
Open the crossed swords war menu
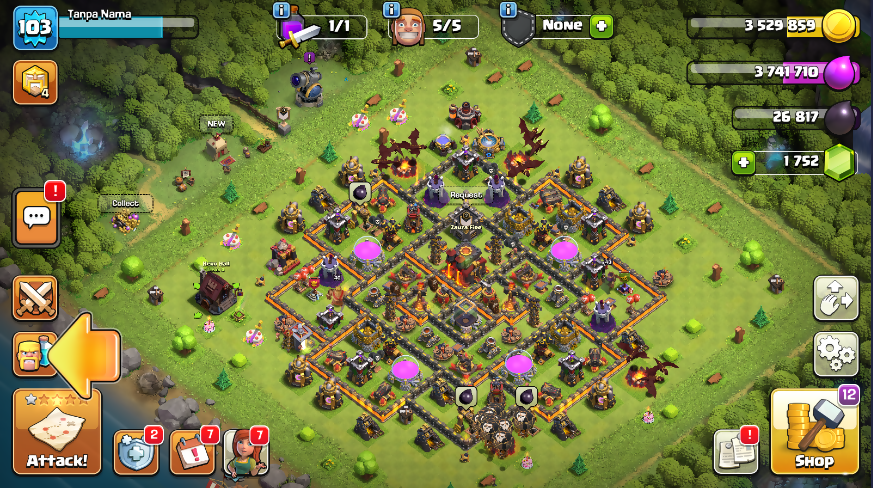35,297
